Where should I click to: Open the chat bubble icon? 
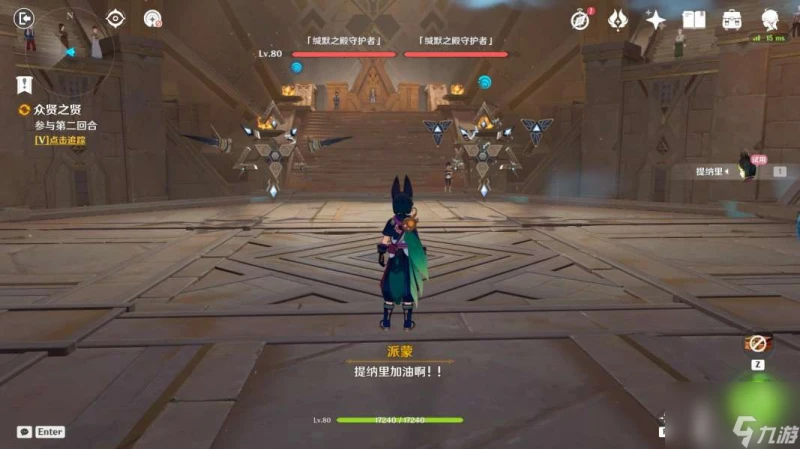pos(24,432)
